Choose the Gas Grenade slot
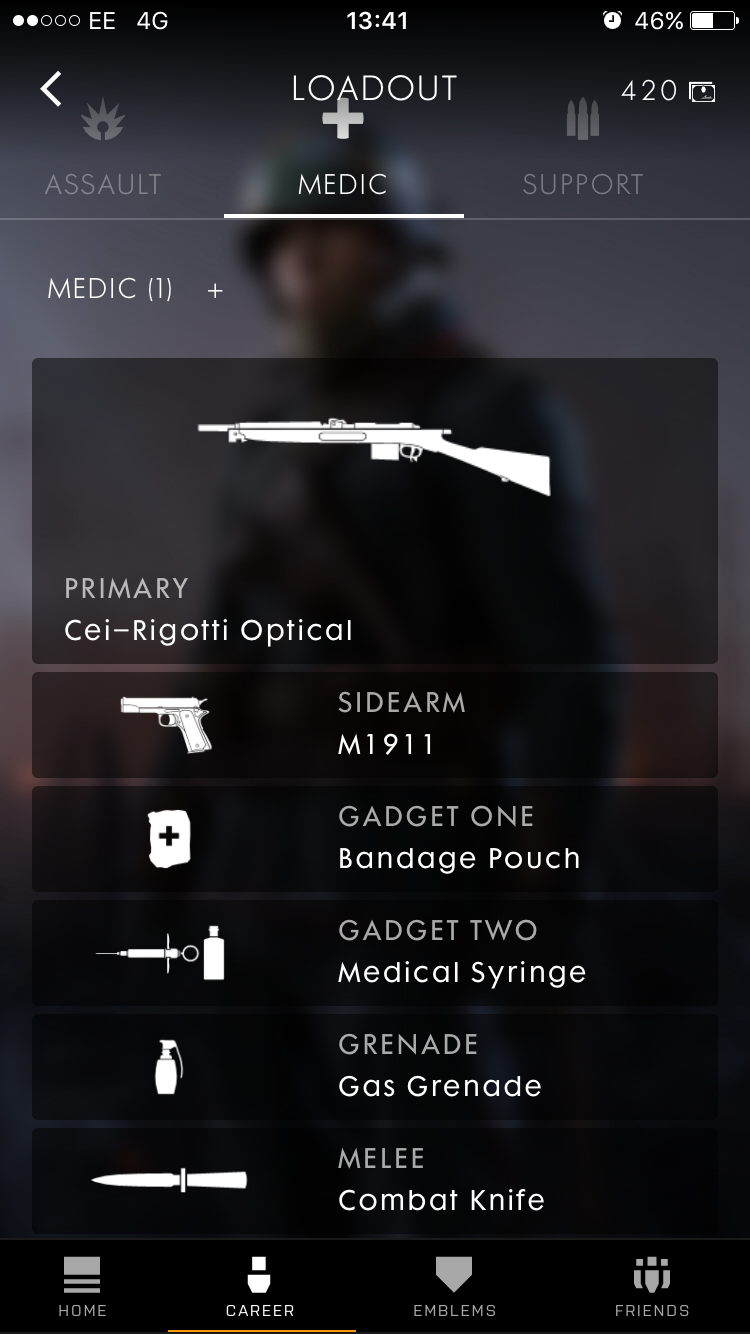 pyautogui.click(x=375, y=1067)
